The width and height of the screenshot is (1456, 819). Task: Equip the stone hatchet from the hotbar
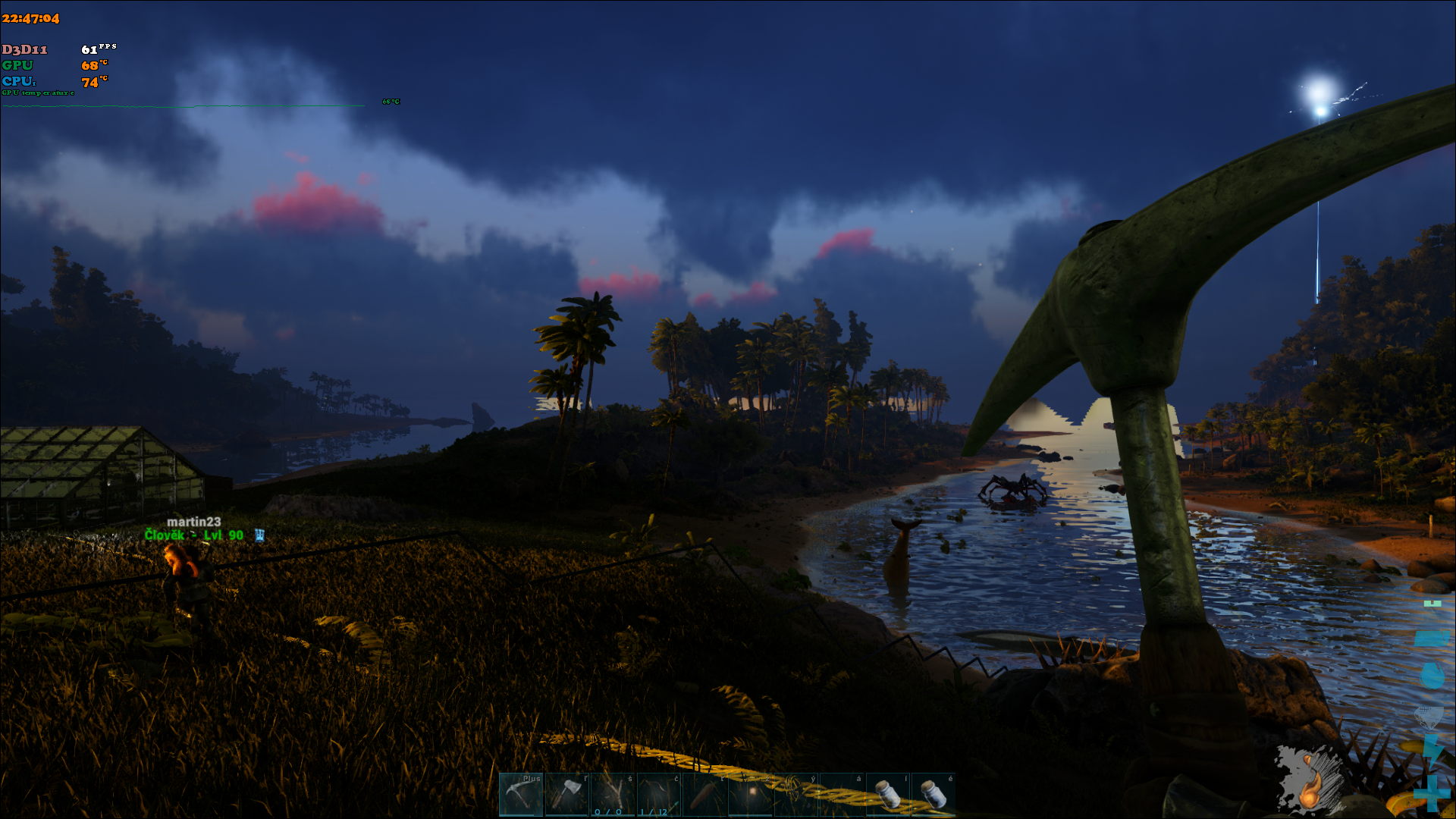(566, 794)
